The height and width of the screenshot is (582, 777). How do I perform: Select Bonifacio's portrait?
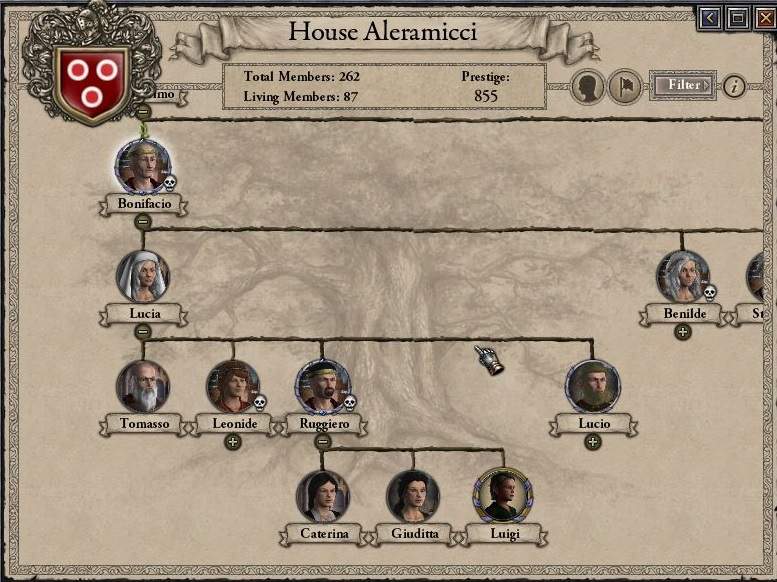[142, 166]
